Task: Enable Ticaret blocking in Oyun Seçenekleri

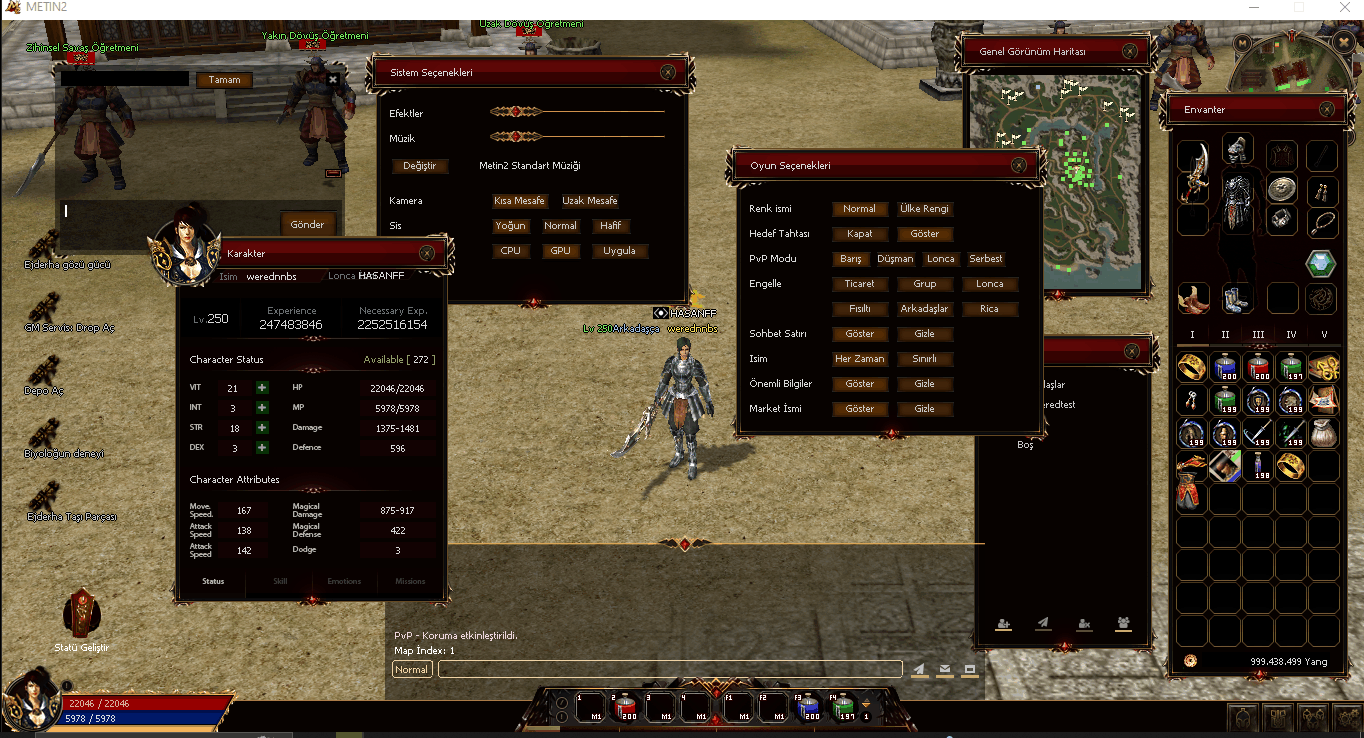Action: coord(859,283)
